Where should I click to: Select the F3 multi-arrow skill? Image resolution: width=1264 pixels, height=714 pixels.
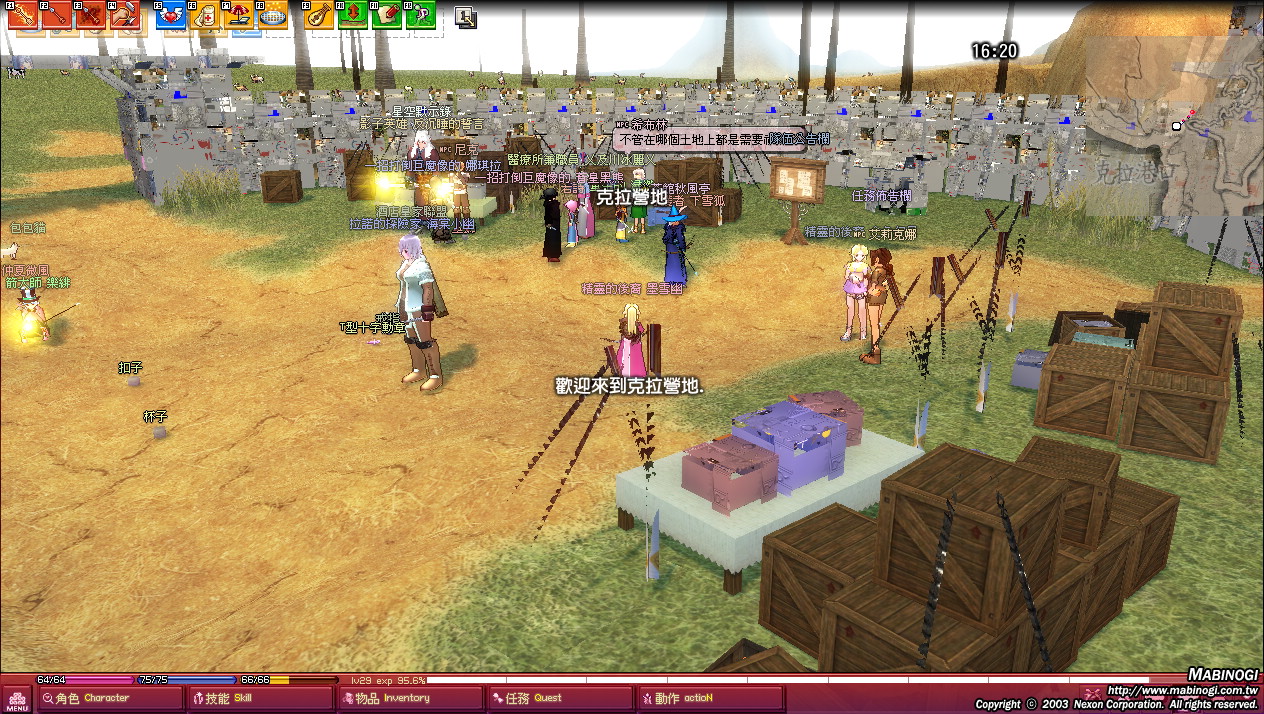pos(91,15)
